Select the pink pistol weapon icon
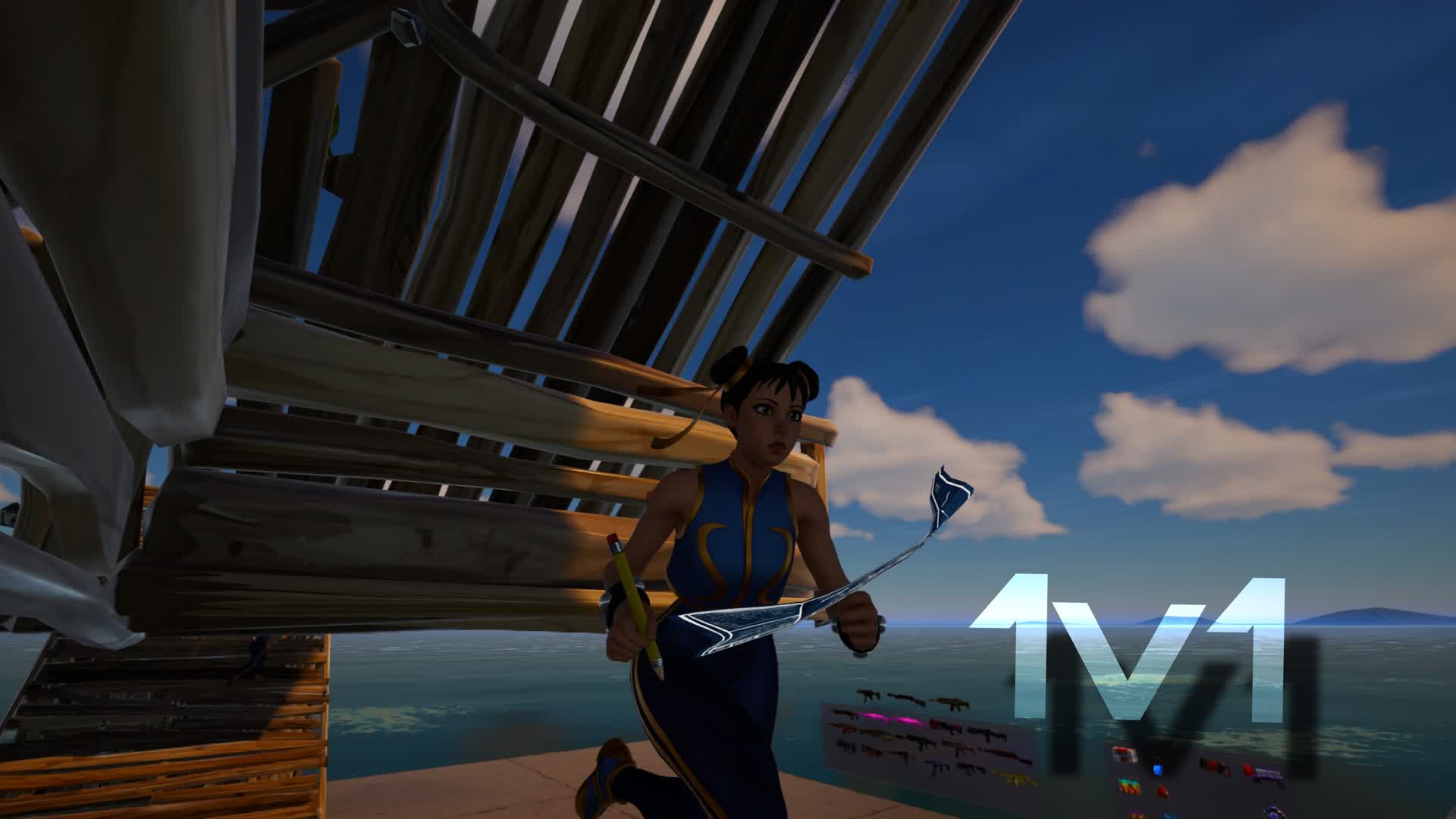The width and height of the screenshot is (1456, 819). point(871,715)
